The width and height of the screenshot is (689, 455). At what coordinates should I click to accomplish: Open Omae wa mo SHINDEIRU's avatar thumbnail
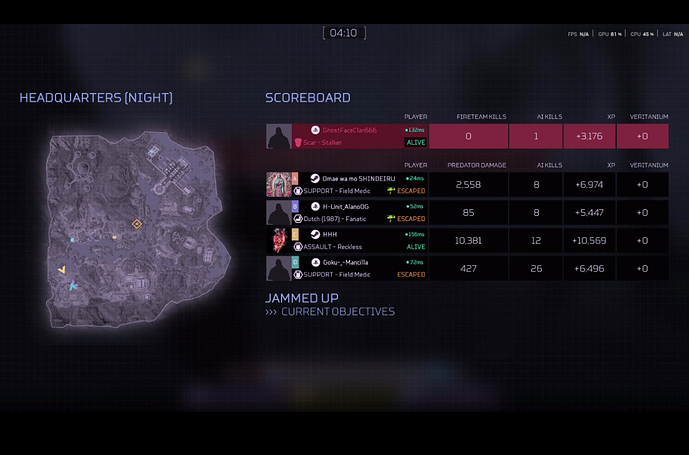pos(278,184)
